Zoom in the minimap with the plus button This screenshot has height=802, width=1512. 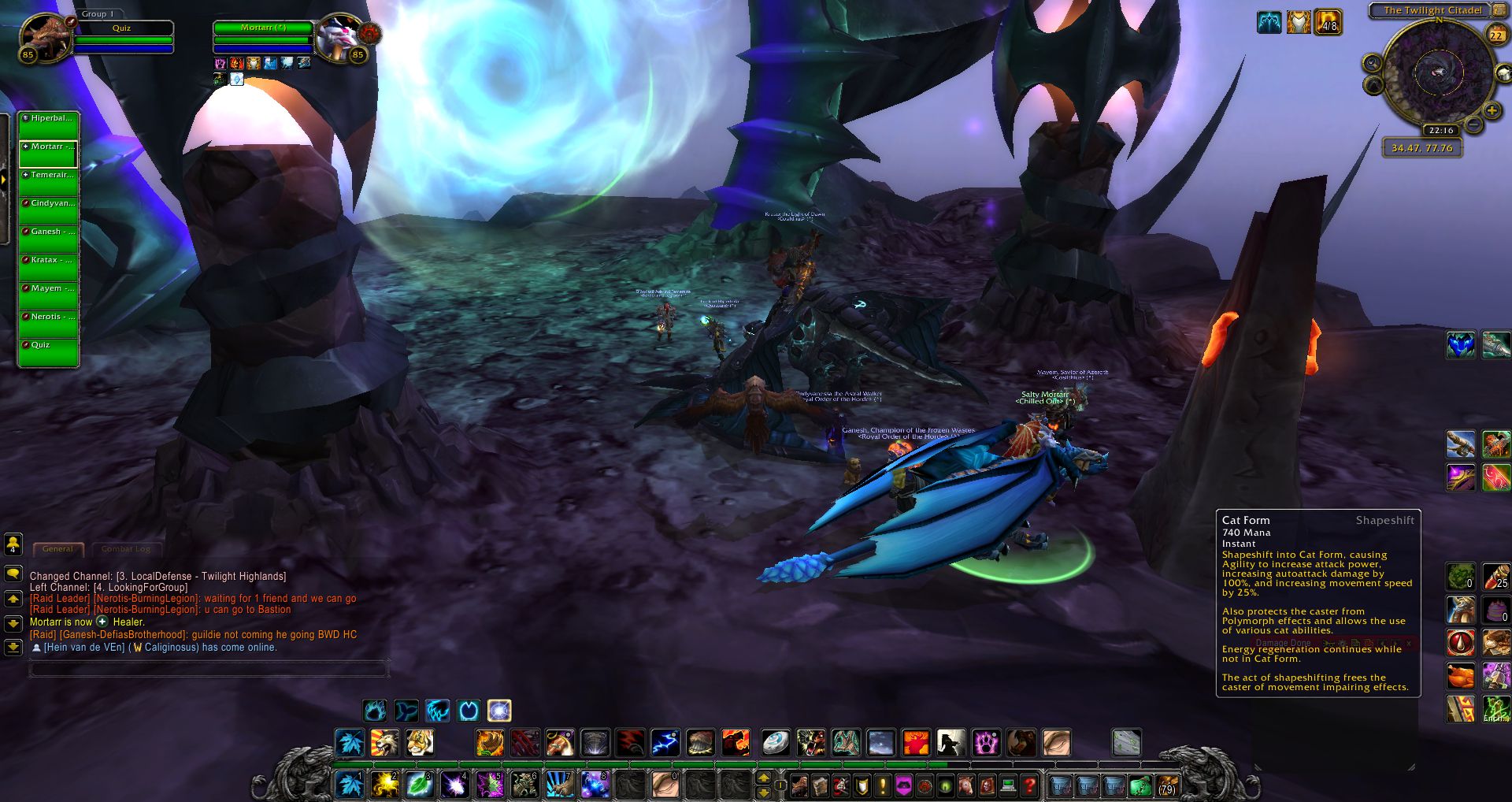pyautogui.click(x=1491, y=110)
